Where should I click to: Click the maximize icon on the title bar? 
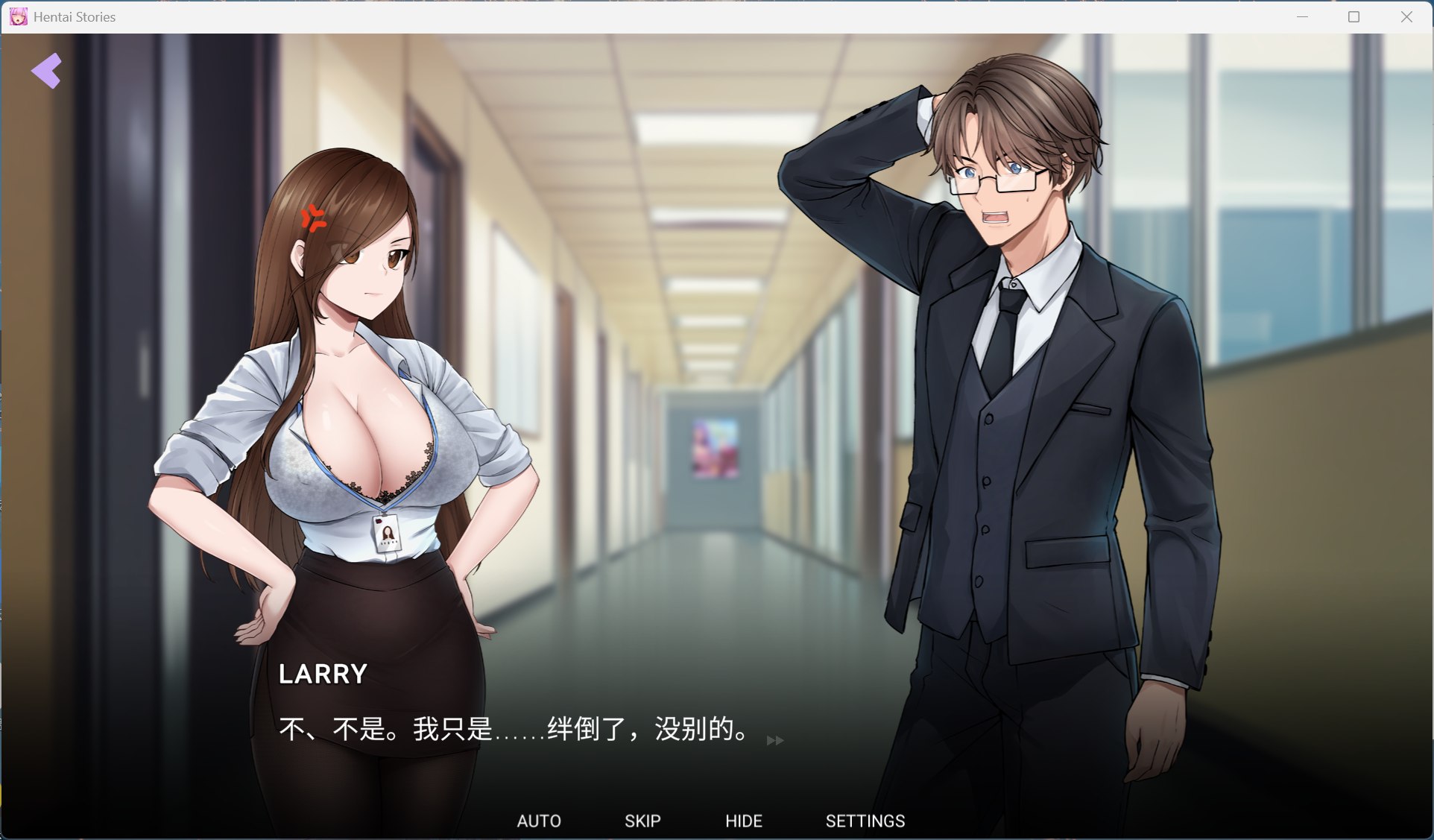1354,16
